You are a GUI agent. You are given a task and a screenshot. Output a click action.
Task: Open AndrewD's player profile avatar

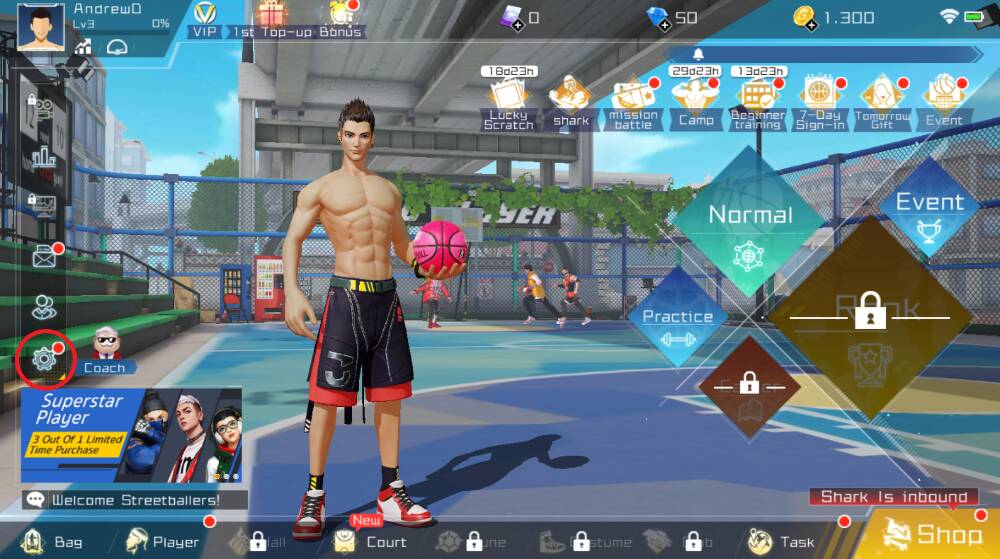[41, 25]
